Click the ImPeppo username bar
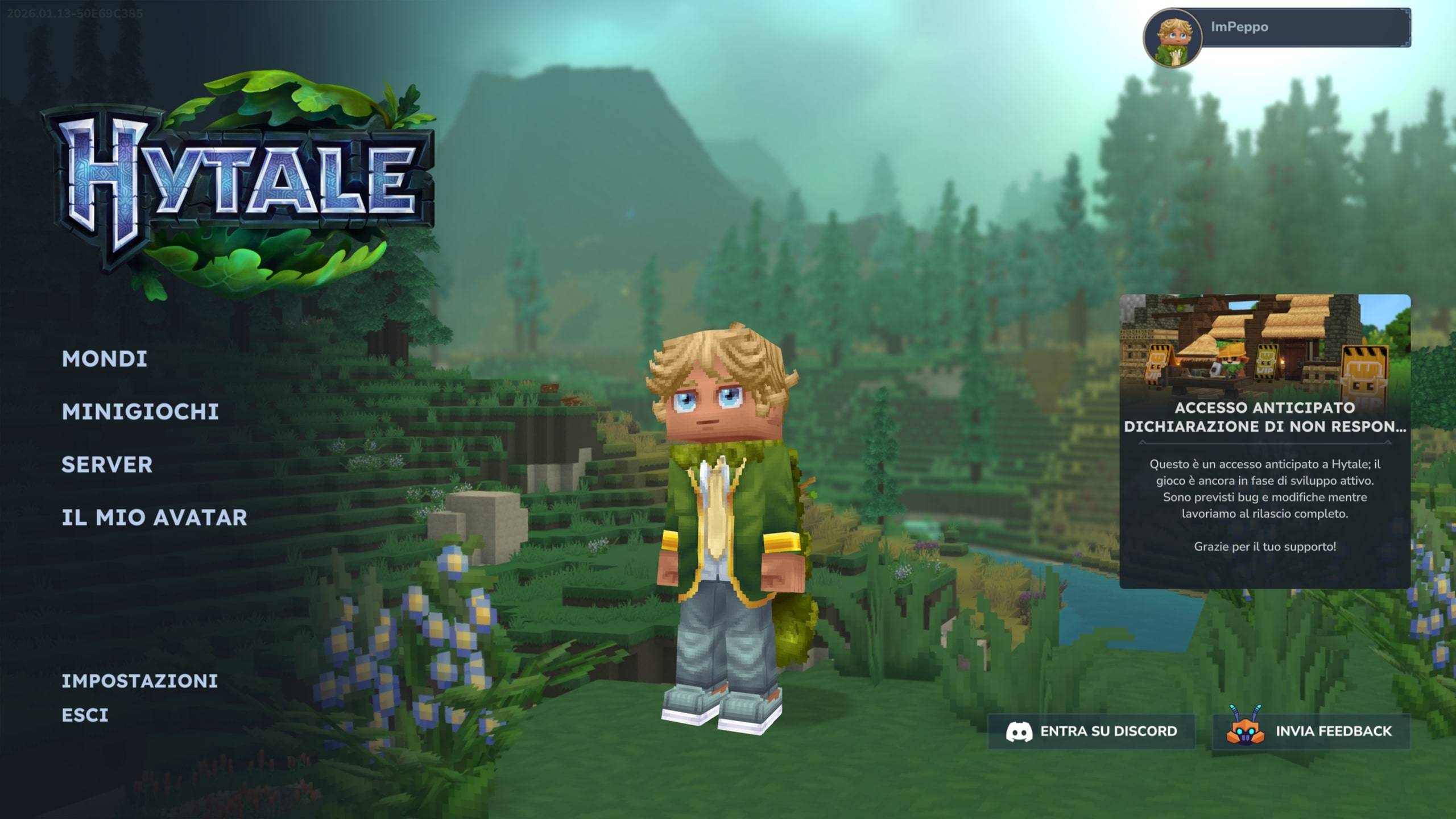This screenshot has height=819, width=1456. tap(1306, 27)
